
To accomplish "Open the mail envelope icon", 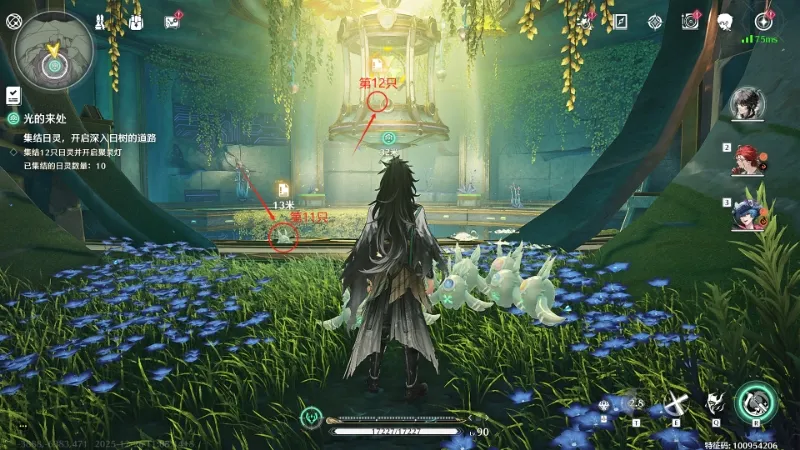I will 172,22.
